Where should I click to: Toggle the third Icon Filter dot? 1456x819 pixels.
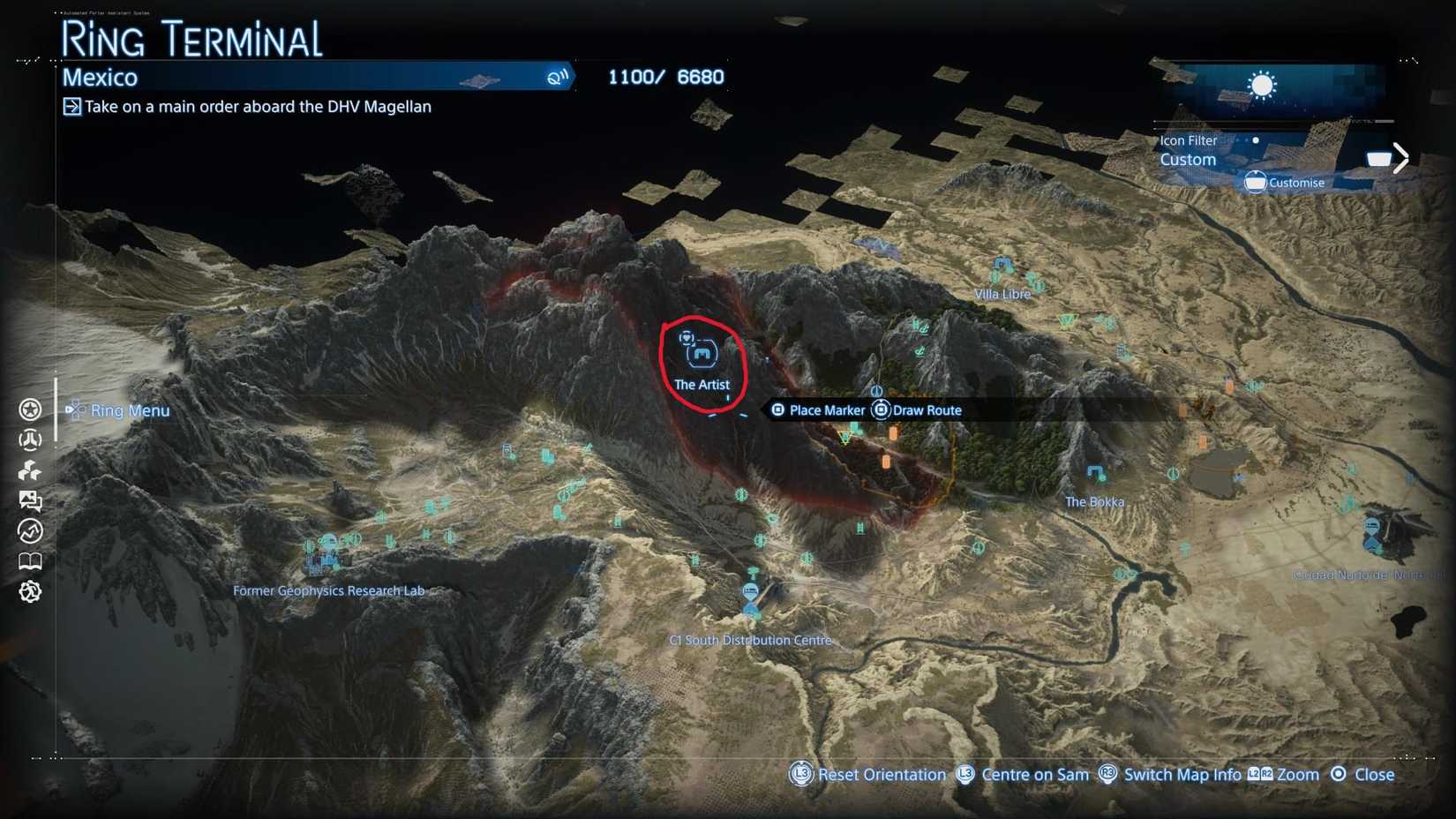coord(1256,140)
